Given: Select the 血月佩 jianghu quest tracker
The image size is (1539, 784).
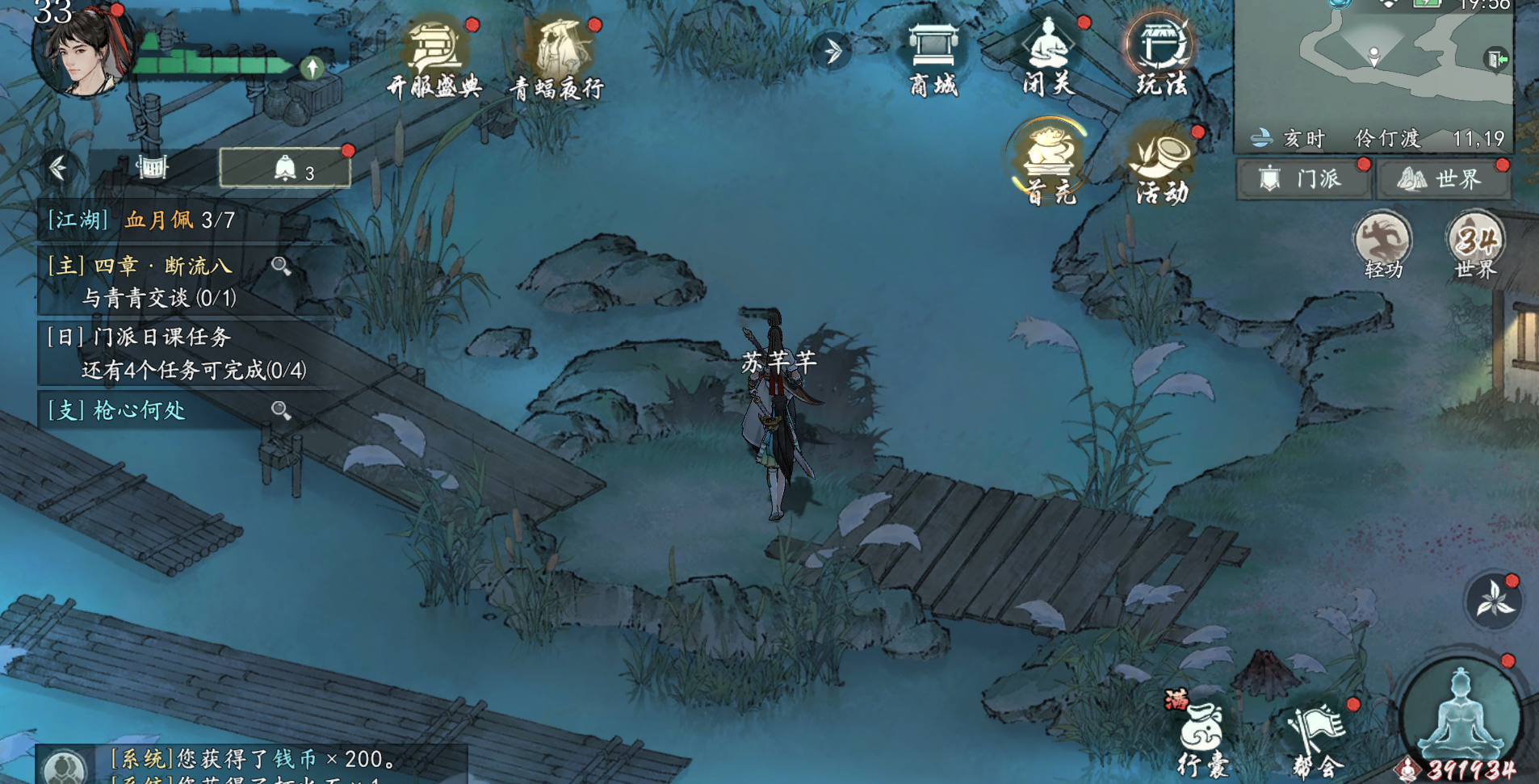Looking at the screenshot, I should (x=141, y=220).
